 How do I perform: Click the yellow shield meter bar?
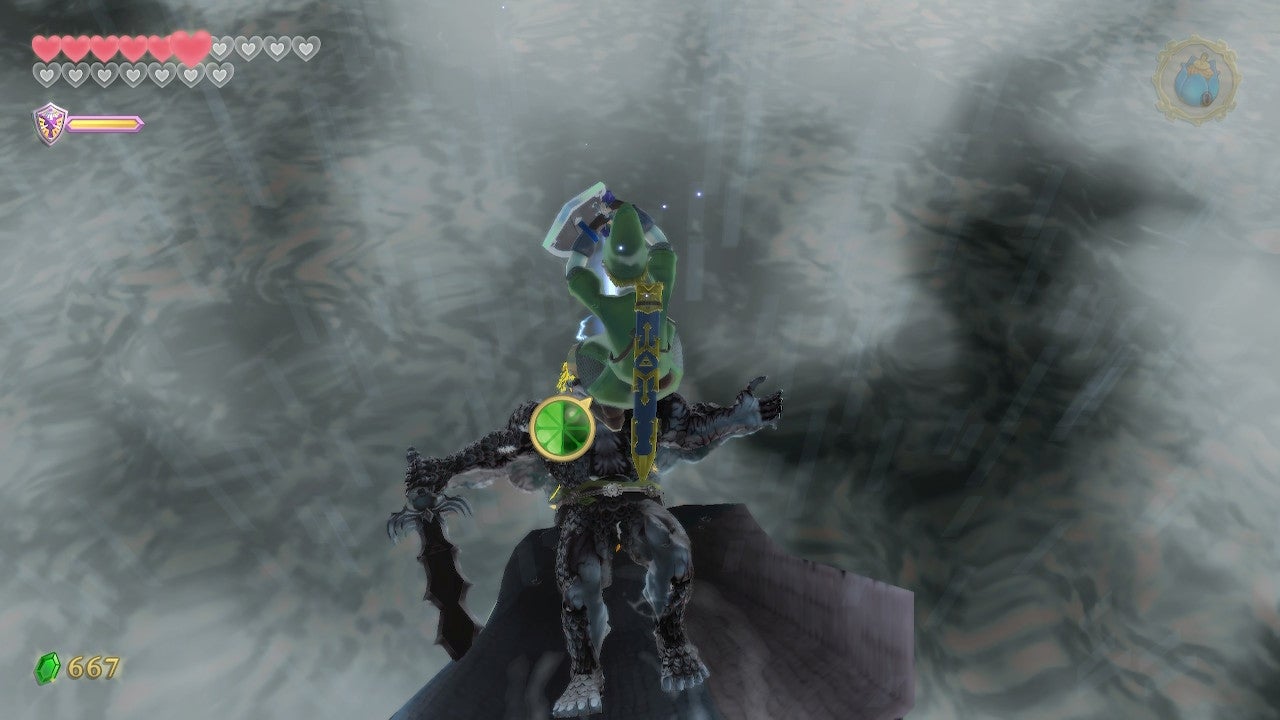coord(104,123)
